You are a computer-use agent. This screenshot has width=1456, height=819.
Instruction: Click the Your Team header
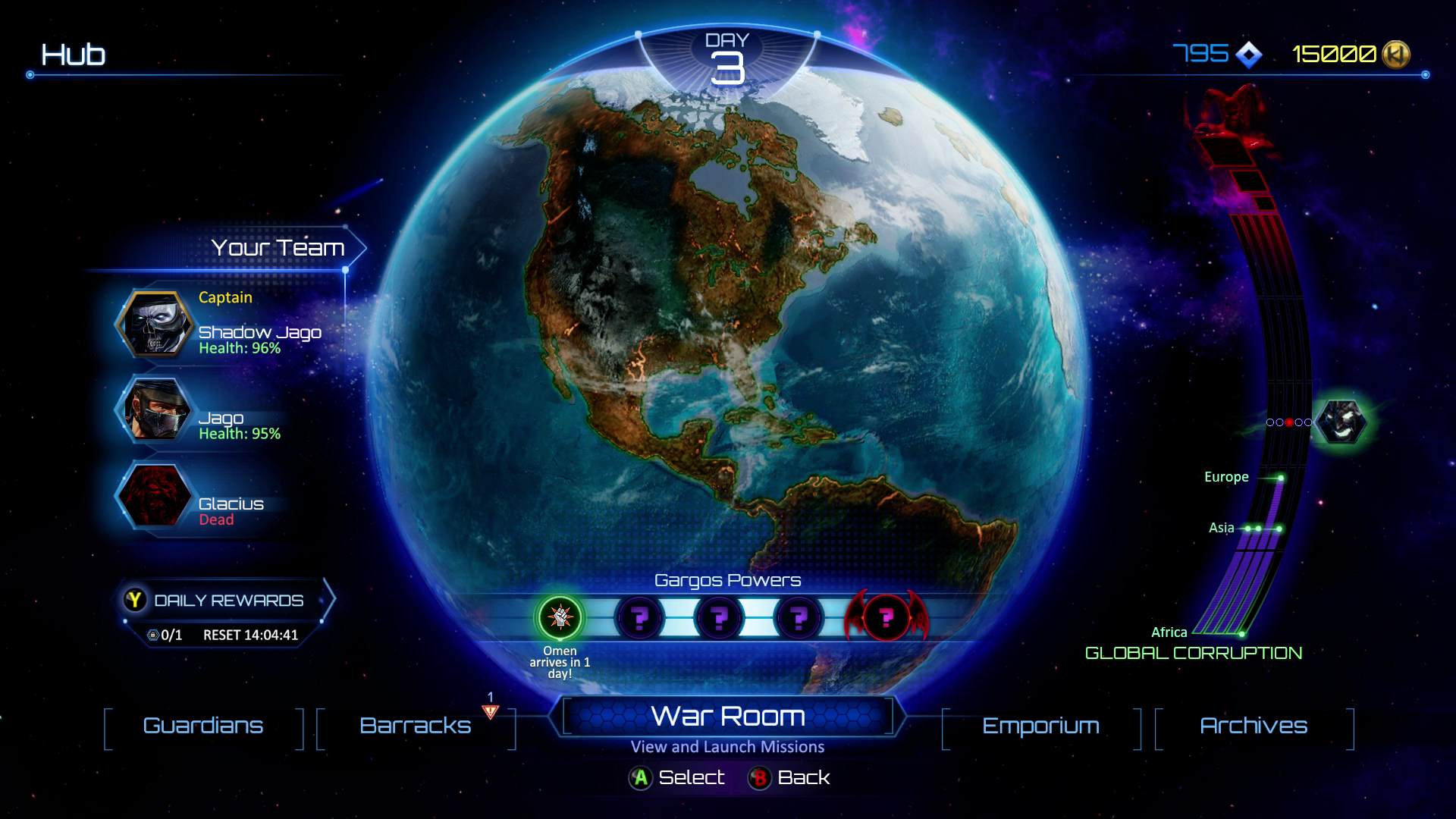278,248
